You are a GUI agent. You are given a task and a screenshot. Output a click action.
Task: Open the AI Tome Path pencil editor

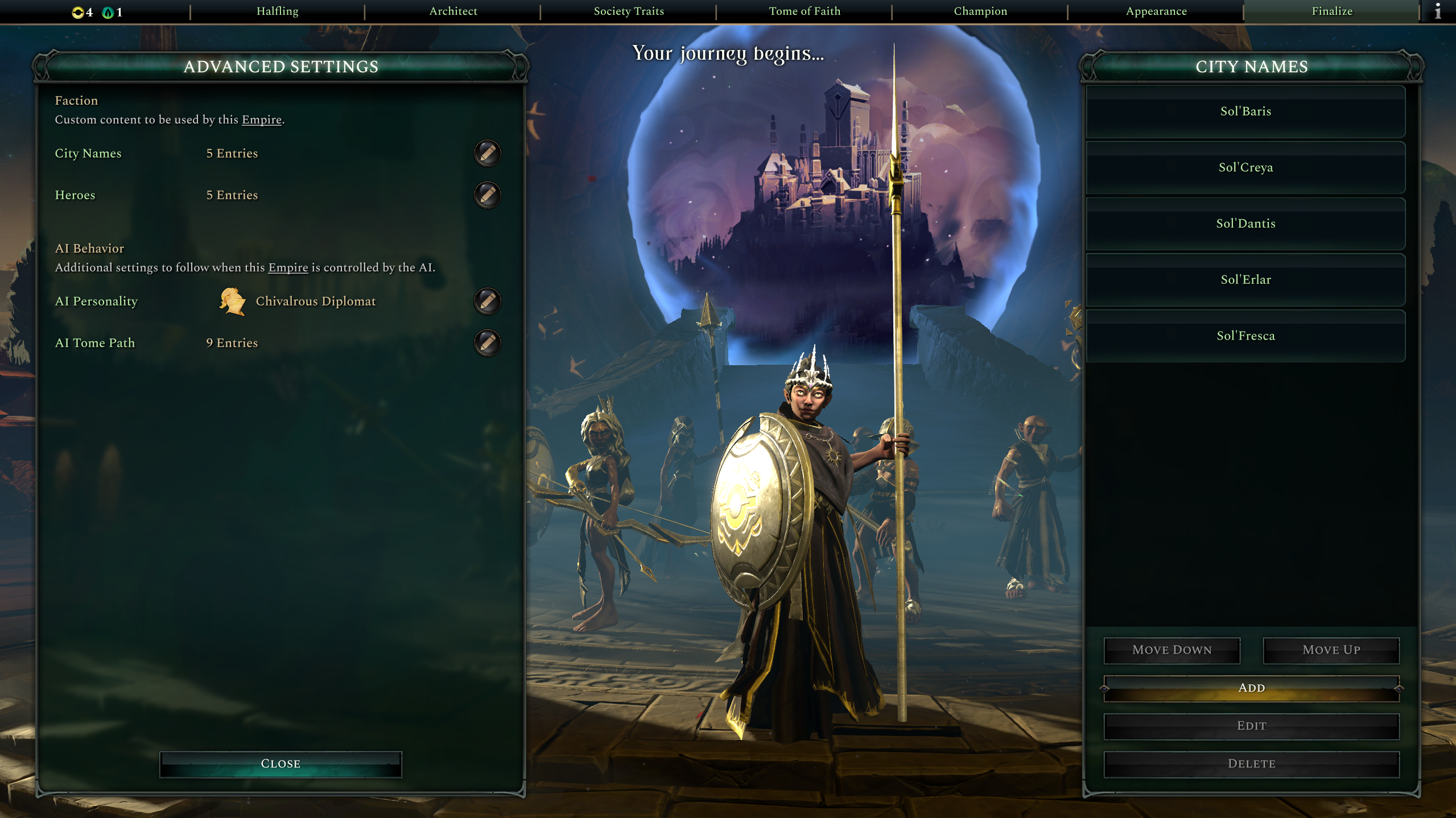coord(486,342)
